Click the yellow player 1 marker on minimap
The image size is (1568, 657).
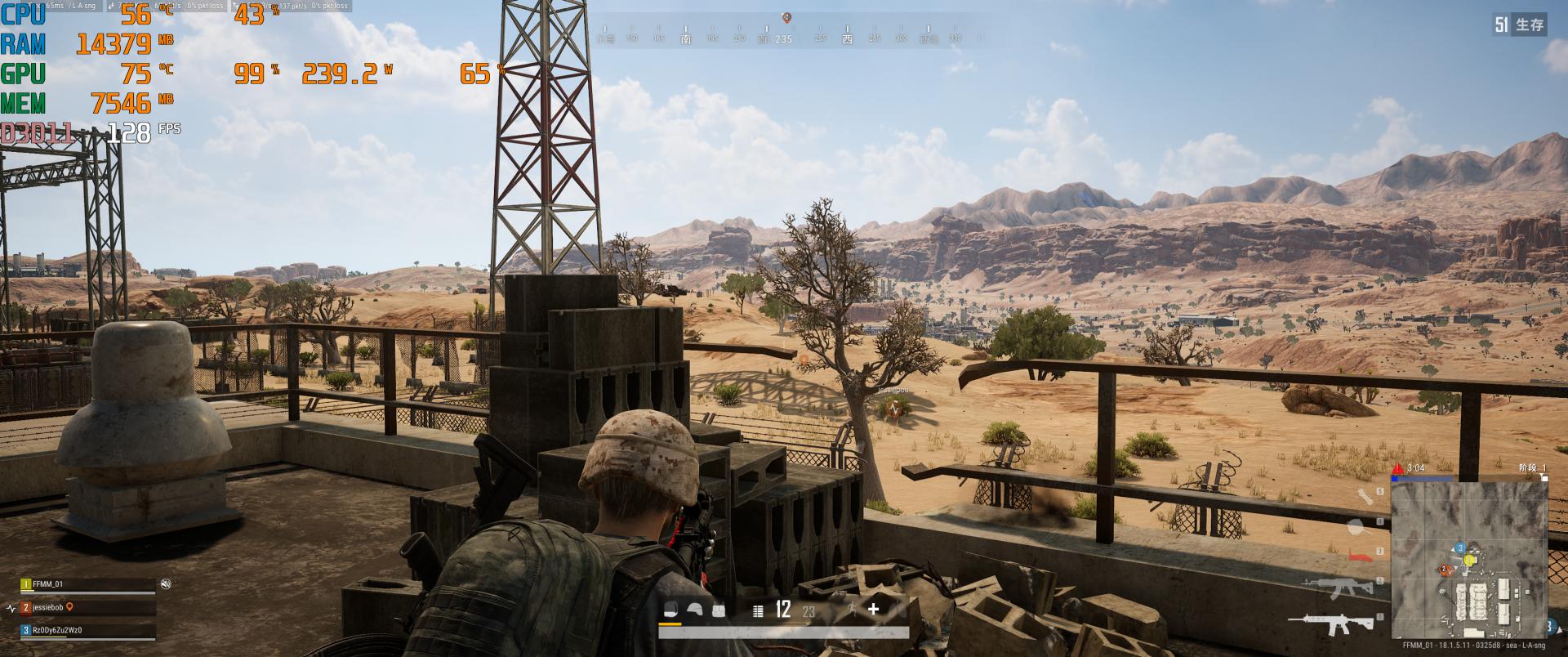point(1470,561)
